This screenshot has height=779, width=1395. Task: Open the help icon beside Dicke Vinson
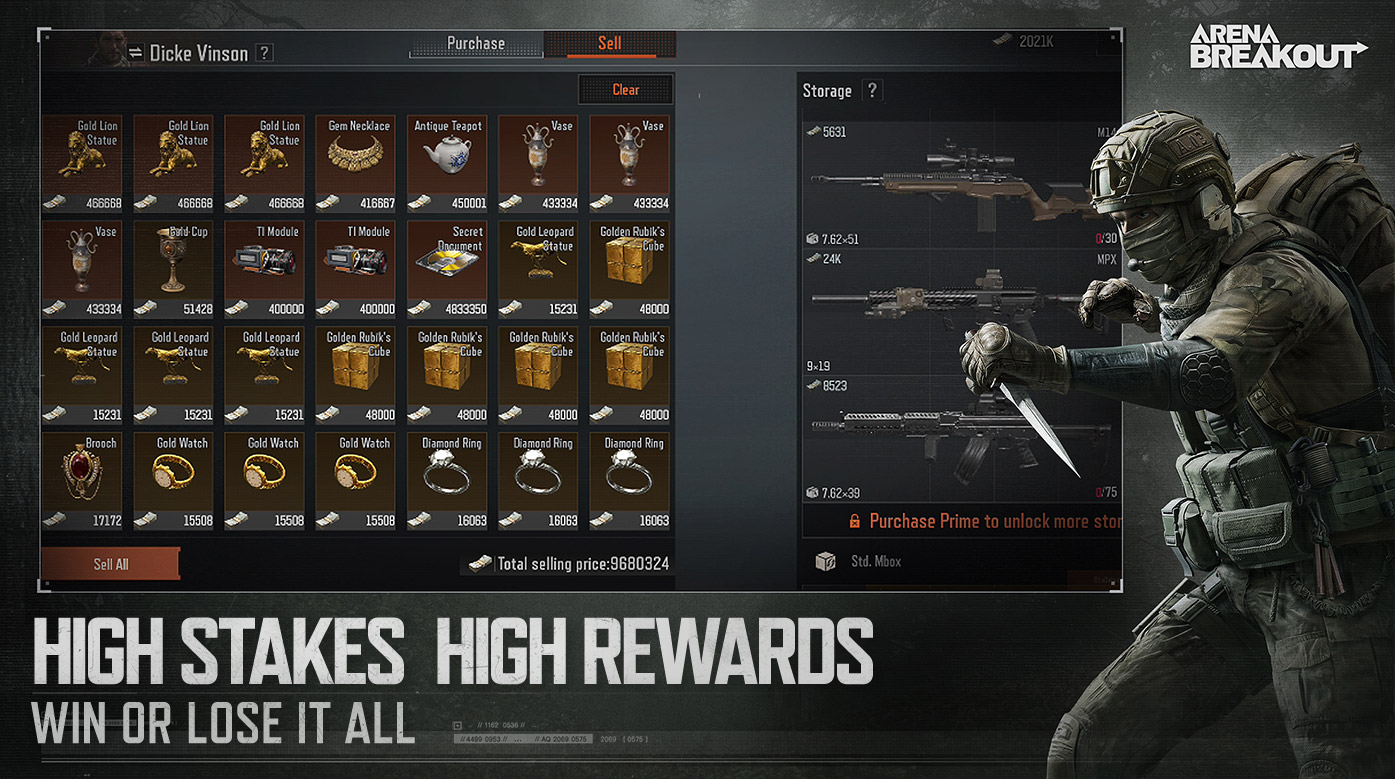tap(264, 53)
